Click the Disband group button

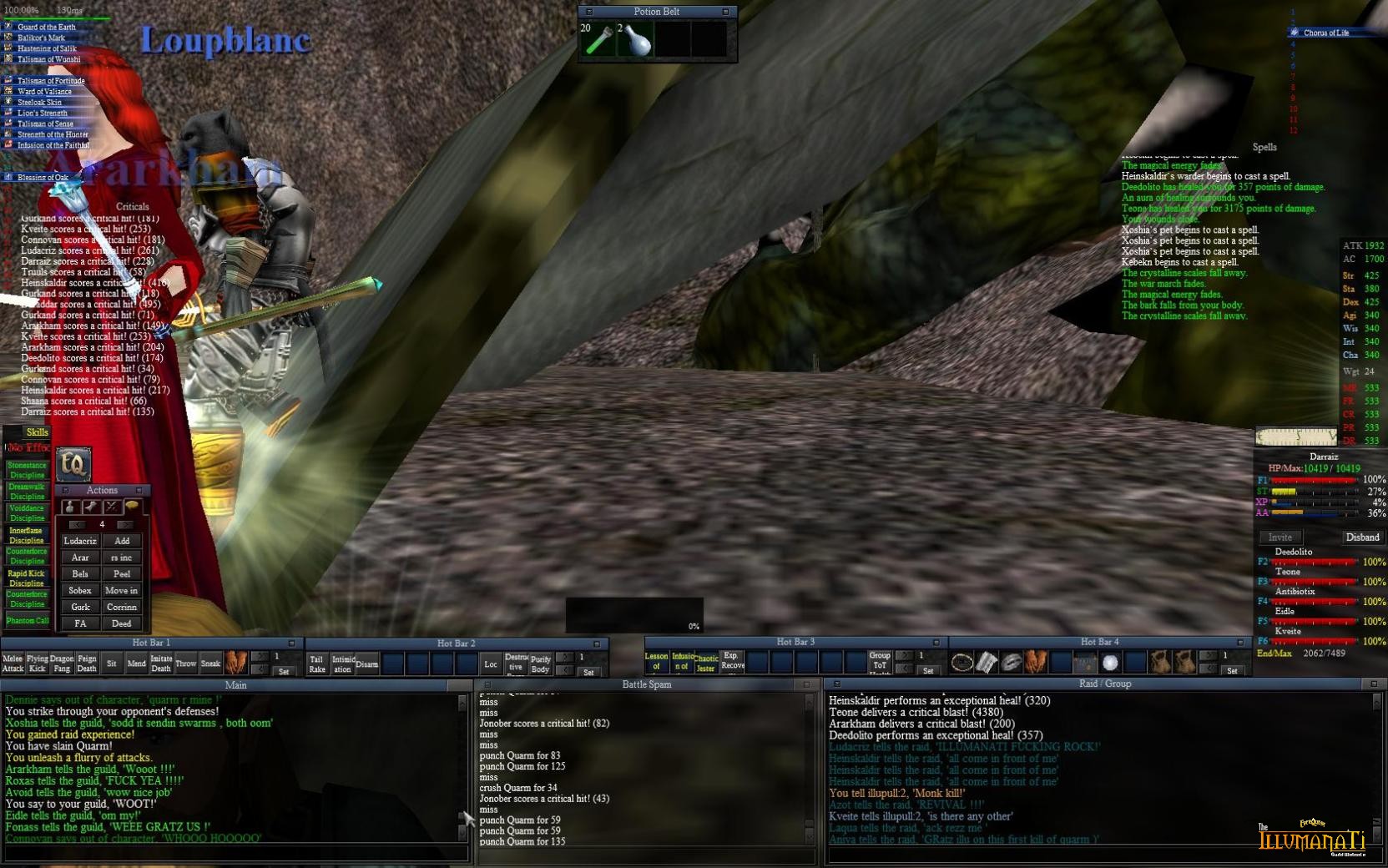tap(1362, 537)
